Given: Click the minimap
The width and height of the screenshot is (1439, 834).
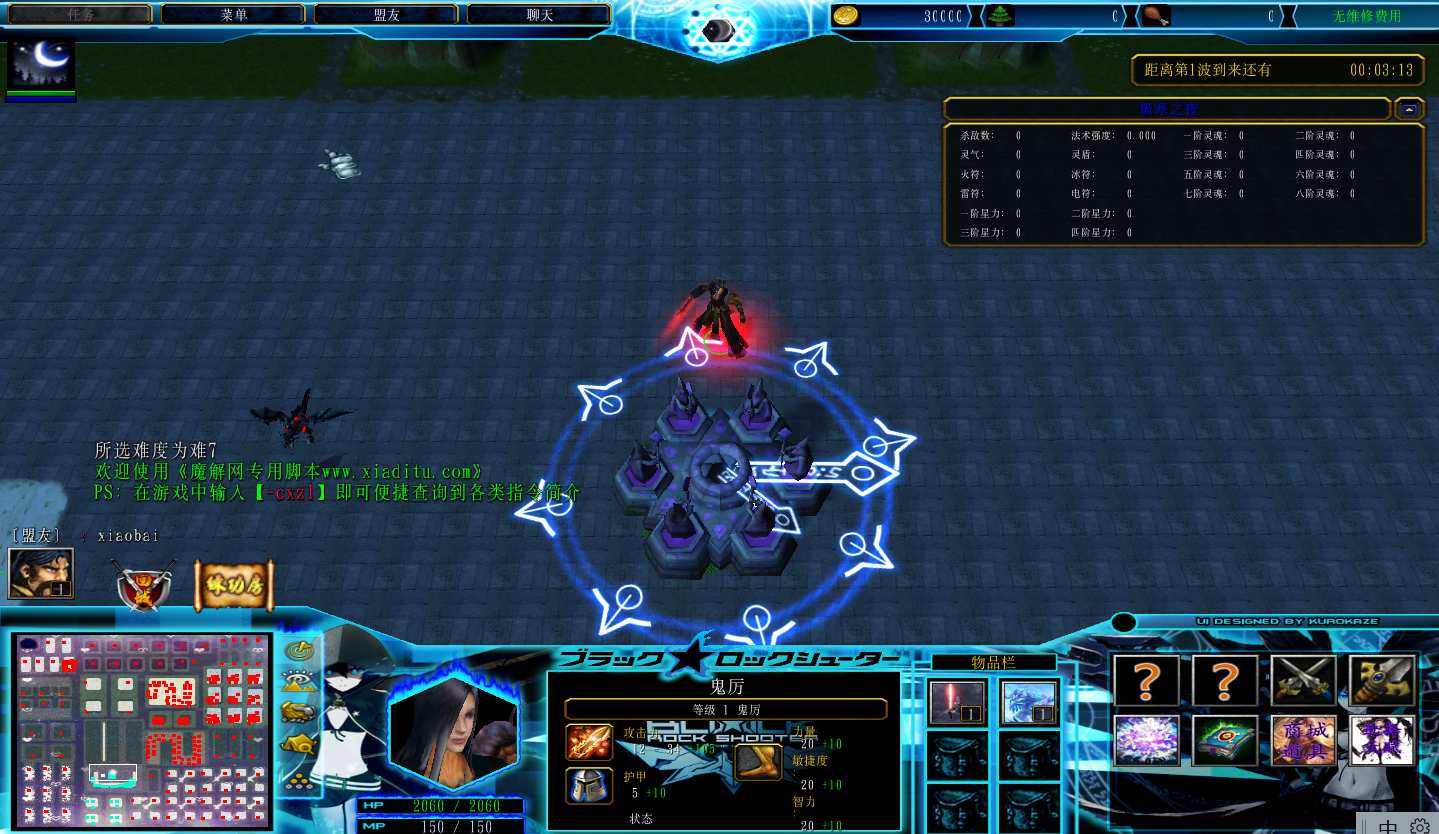Looking at the screenshot, I should tap(142, 730).
